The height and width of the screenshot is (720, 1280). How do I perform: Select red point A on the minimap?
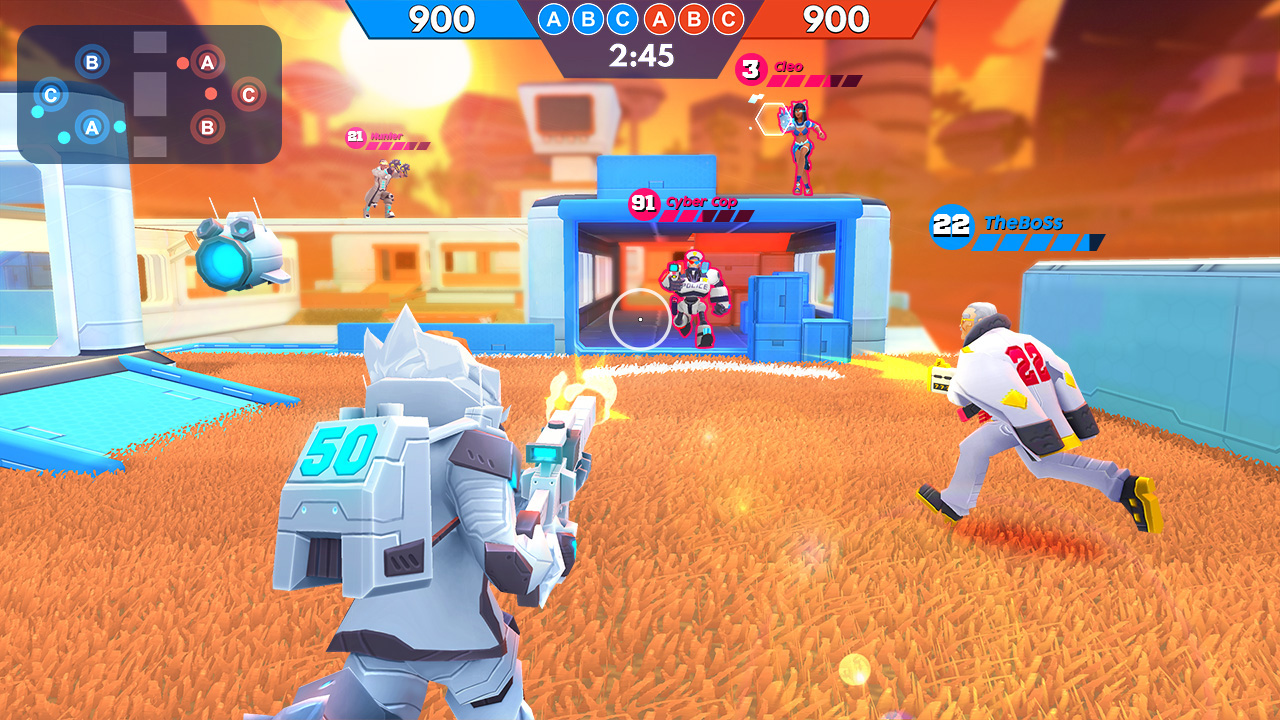207,61
